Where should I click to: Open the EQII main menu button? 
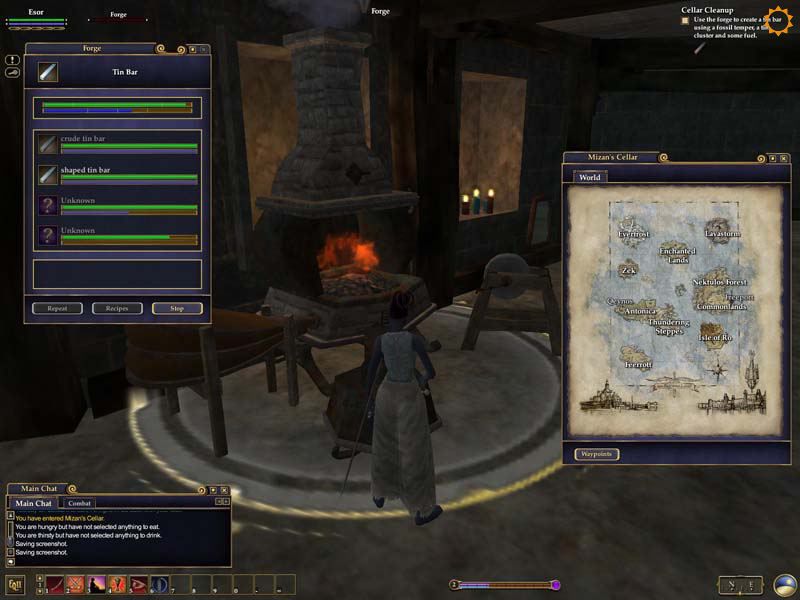tap(15, 585)
